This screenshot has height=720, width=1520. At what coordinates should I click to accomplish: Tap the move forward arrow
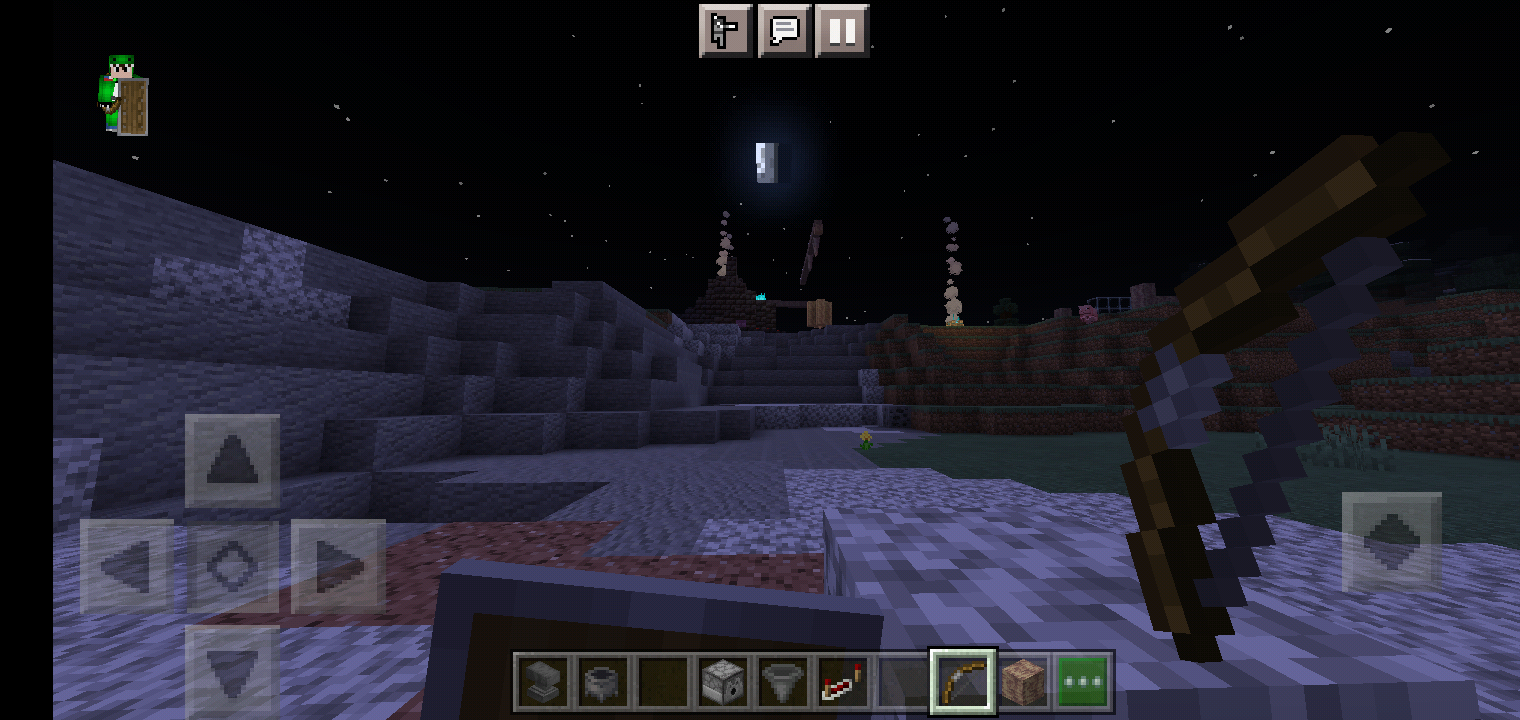click(x=232, y=461)
